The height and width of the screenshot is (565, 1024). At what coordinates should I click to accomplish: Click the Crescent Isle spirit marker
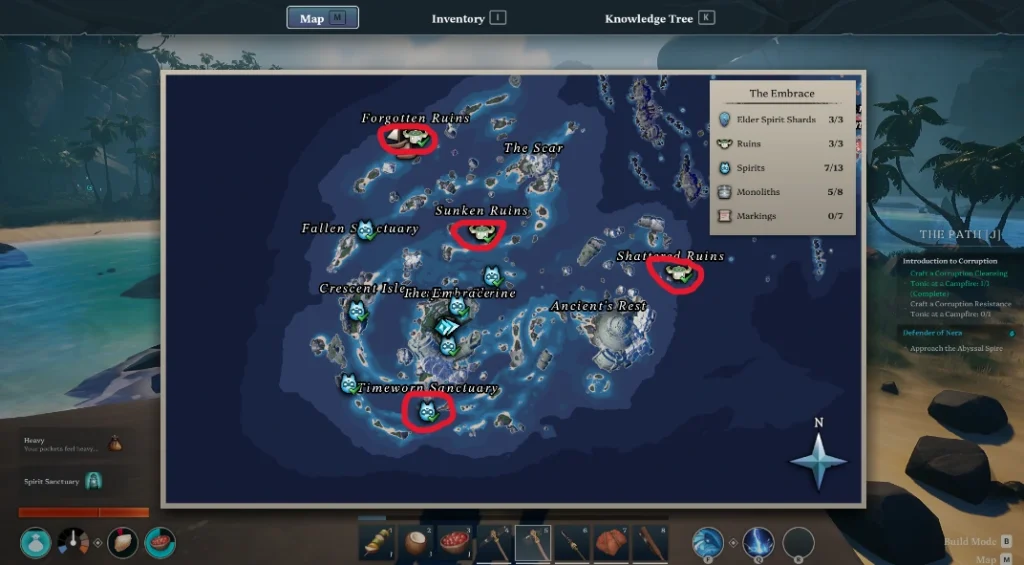point(357,313)
